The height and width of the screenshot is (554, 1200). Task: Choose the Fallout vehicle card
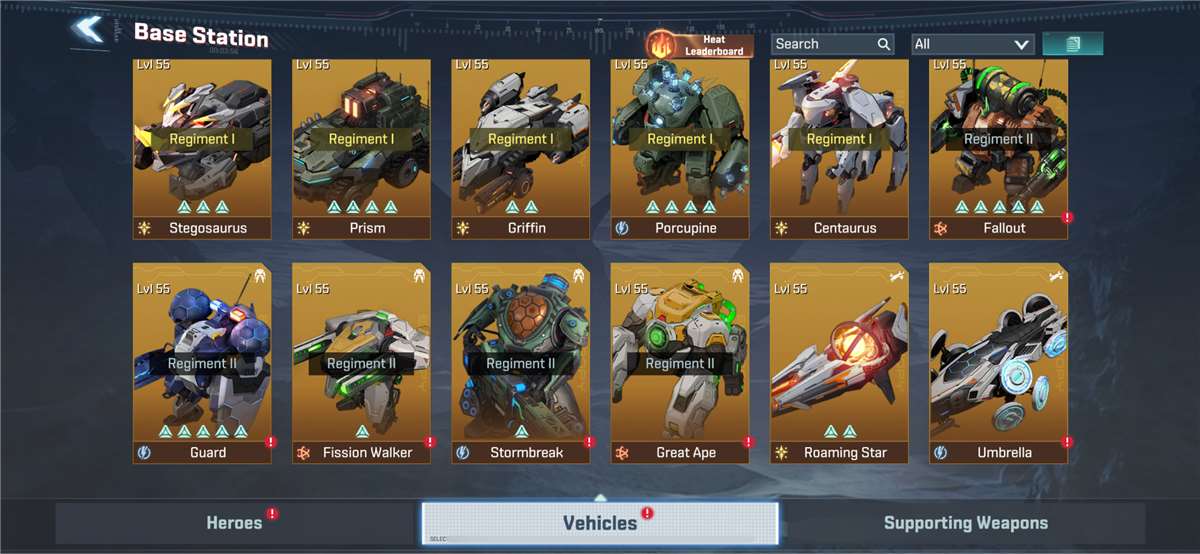click(998, 148)
